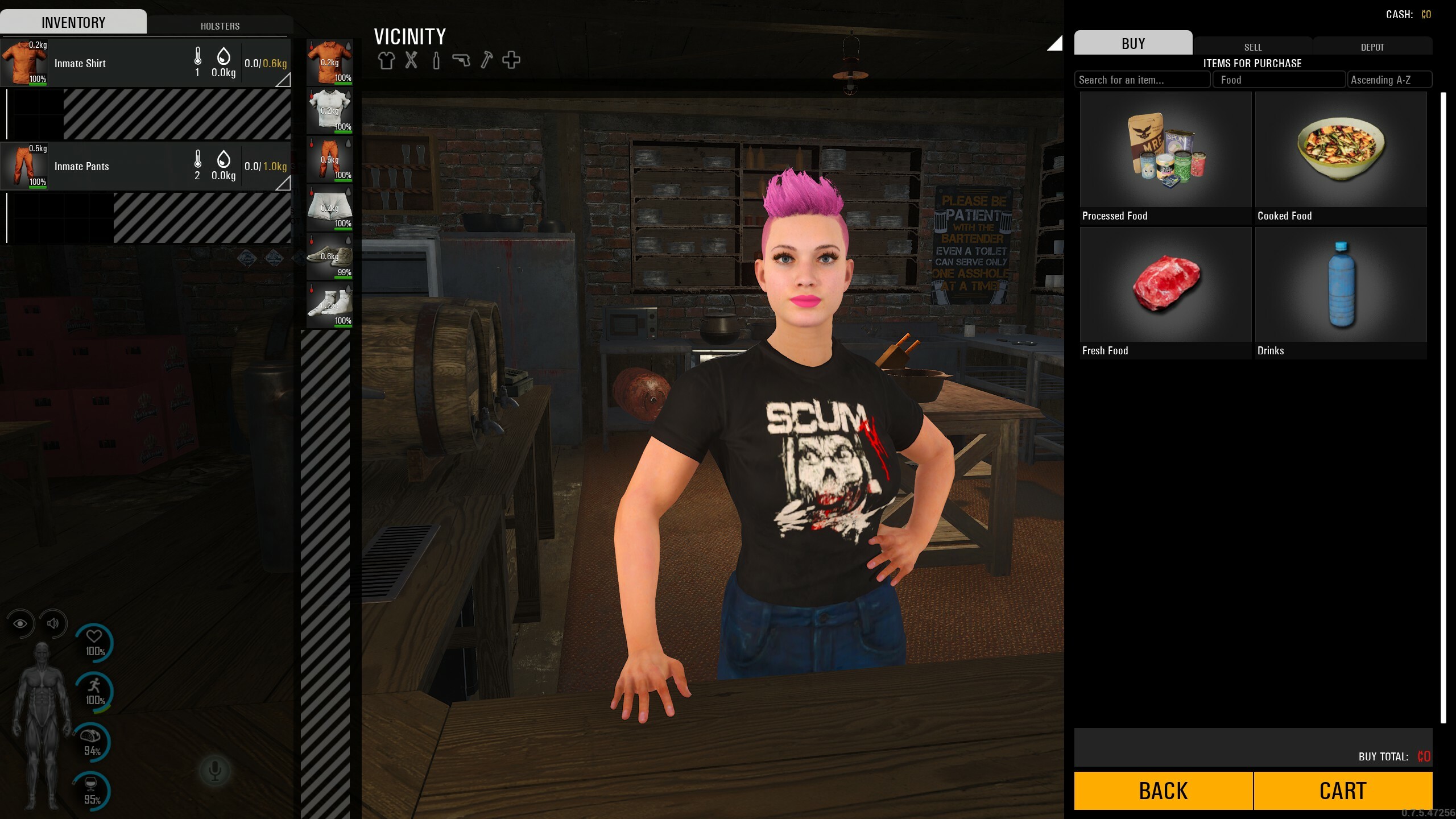
Task: Open the Food category dropdown
Action: point(1279,80)
